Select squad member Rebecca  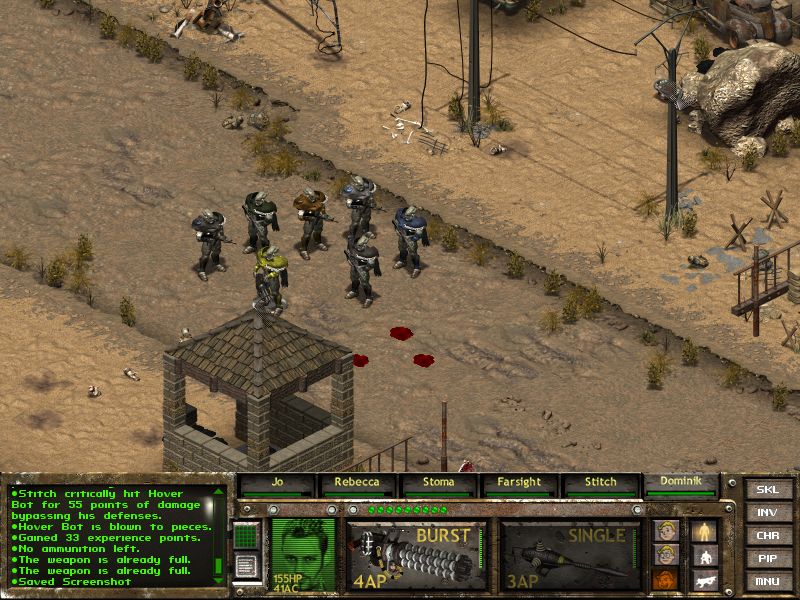[x=358, y=484]
